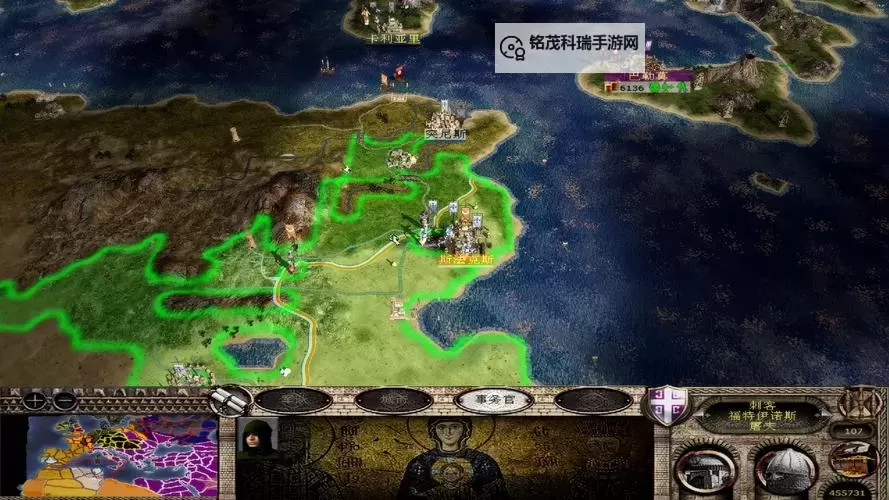The height and width of the screenshot is (500, 889).
Task: Zoom out the minimap with the minus button
Action: pos(64,400)
